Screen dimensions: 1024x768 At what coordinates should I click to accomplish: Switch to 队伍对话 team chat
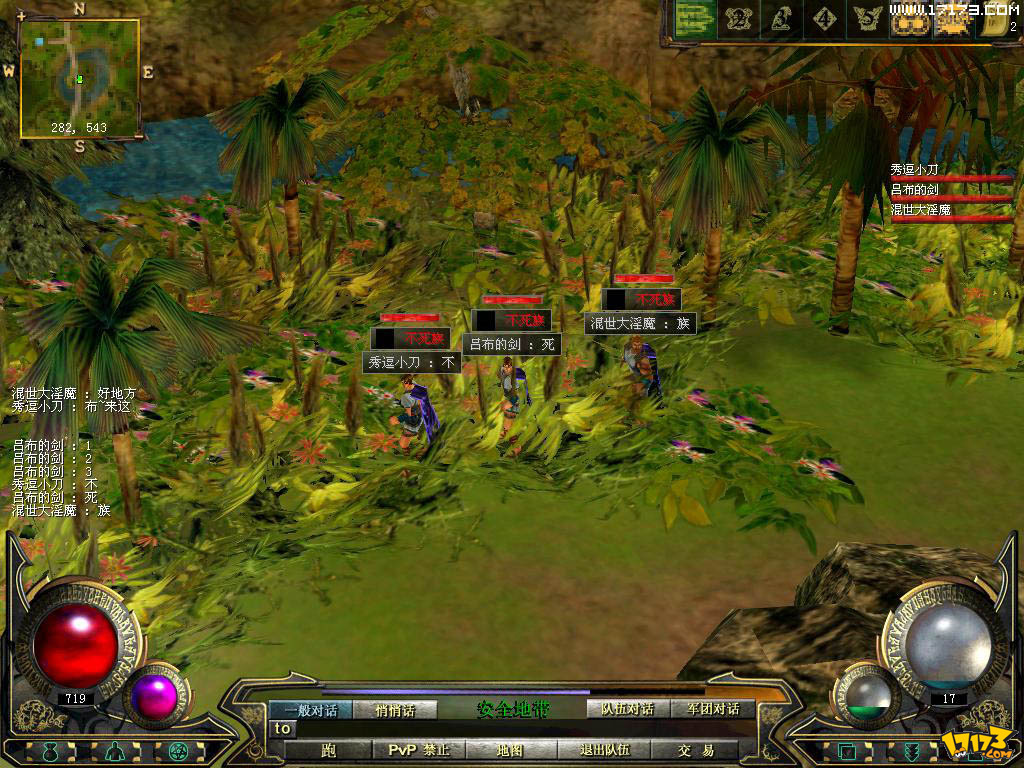(627, 709)
